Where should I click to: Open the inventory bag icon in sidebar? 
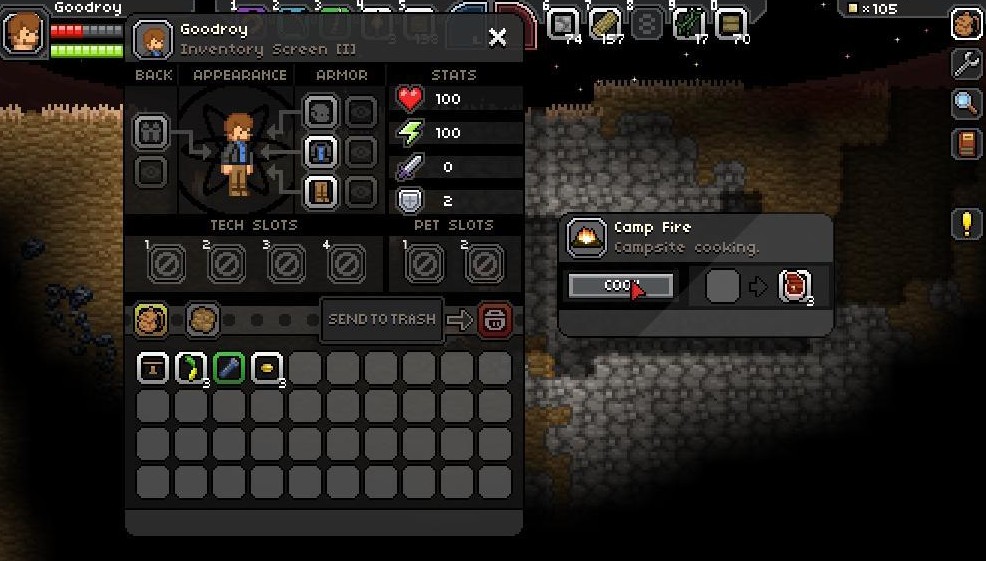coord(965,24)
